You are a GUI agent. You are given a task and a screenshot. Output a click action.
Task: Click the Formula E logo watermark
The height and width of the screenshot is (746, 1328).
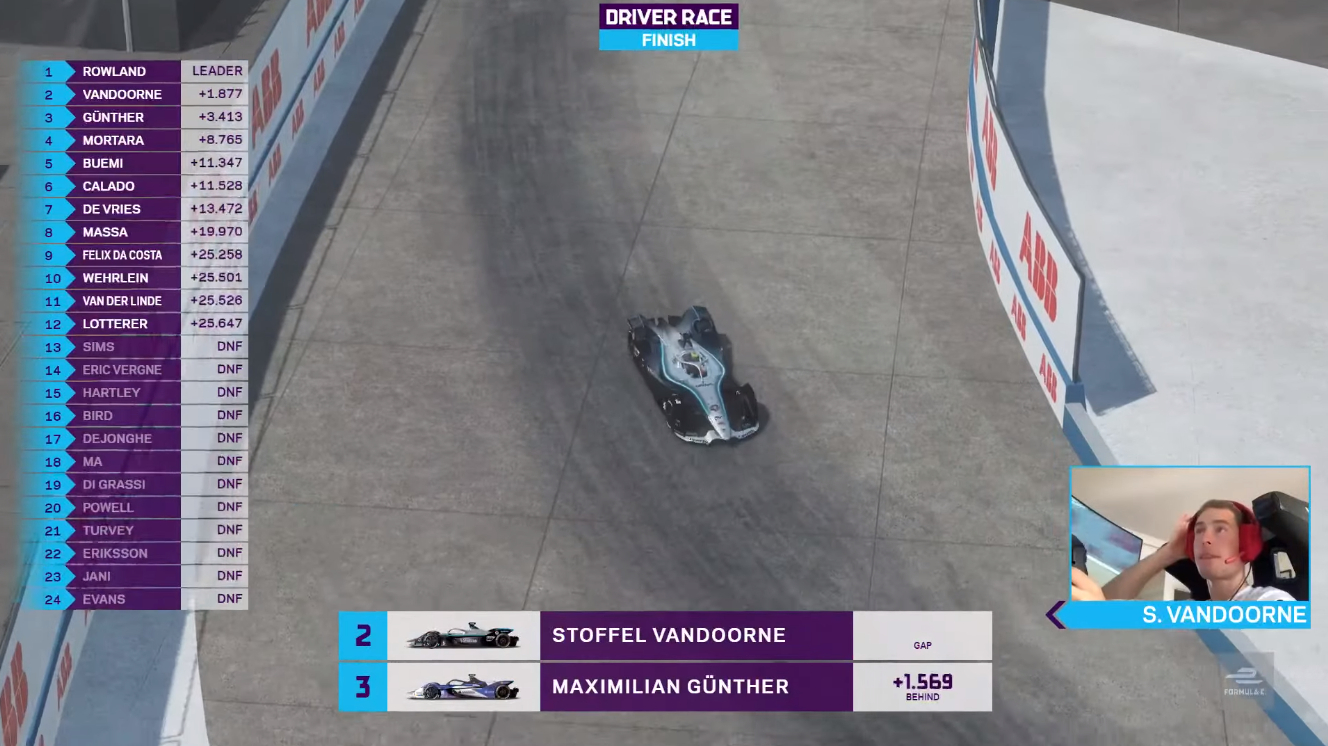(x=1245, y=680)
